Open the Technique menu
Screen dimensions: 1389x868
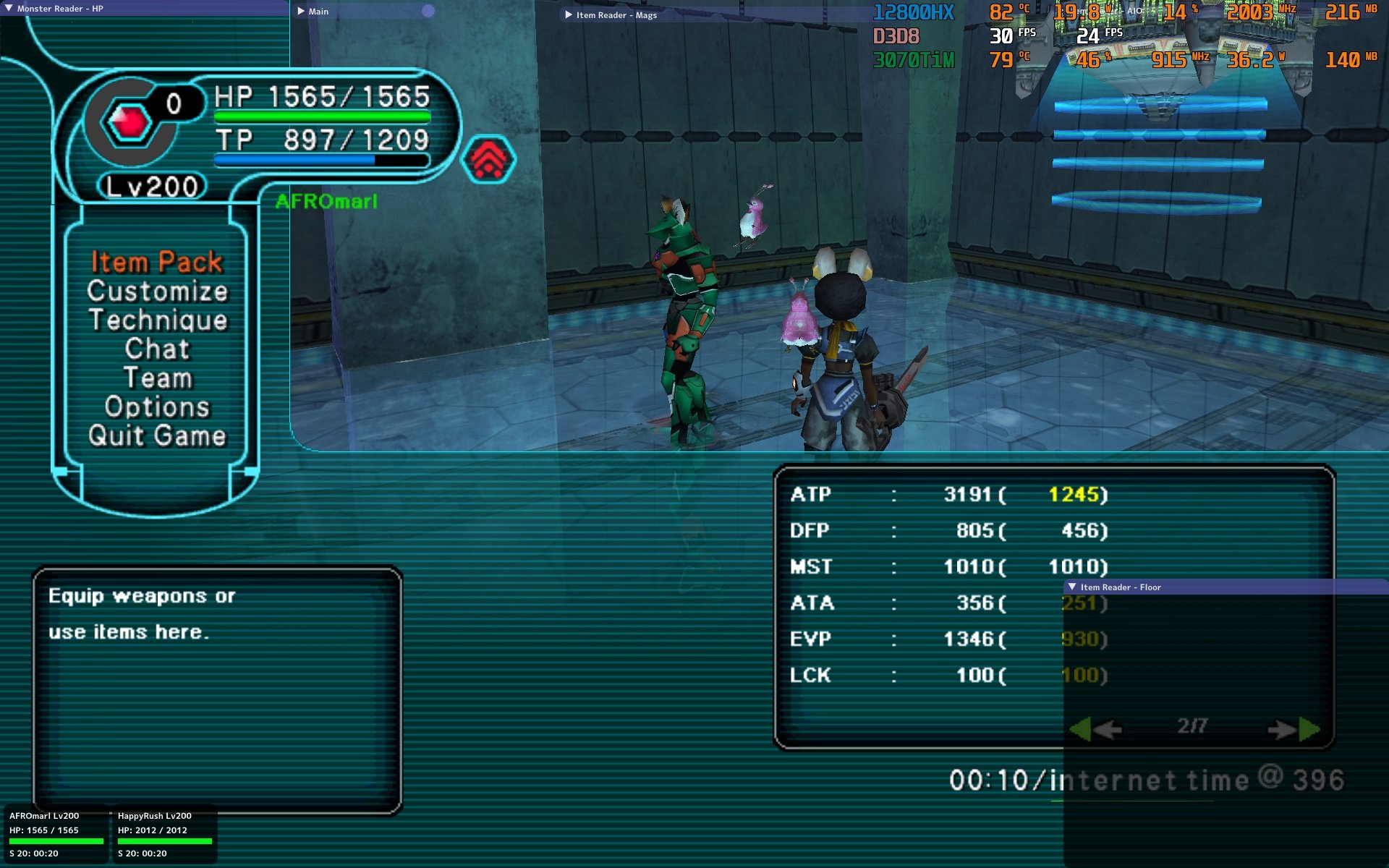pyautogui.click(x=157, y=320)
